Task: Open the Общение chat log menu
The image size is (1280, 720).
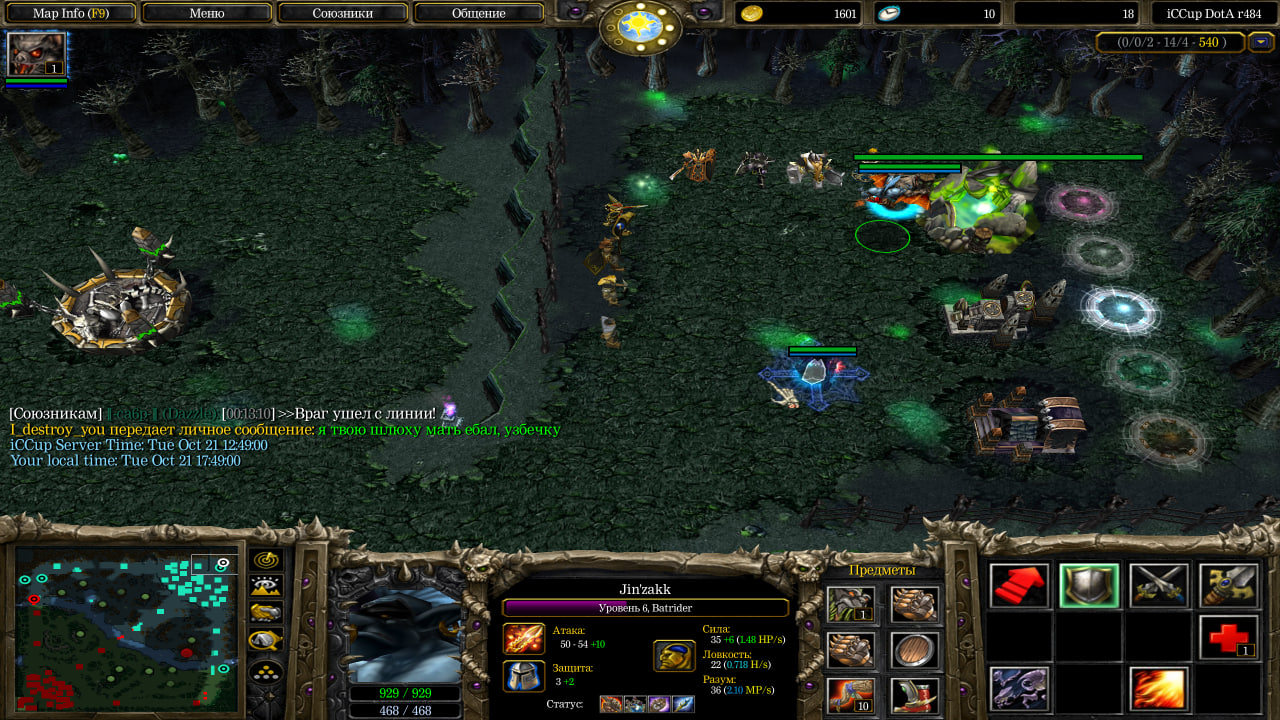Action: pyautogui.click(x=478, y=13)
